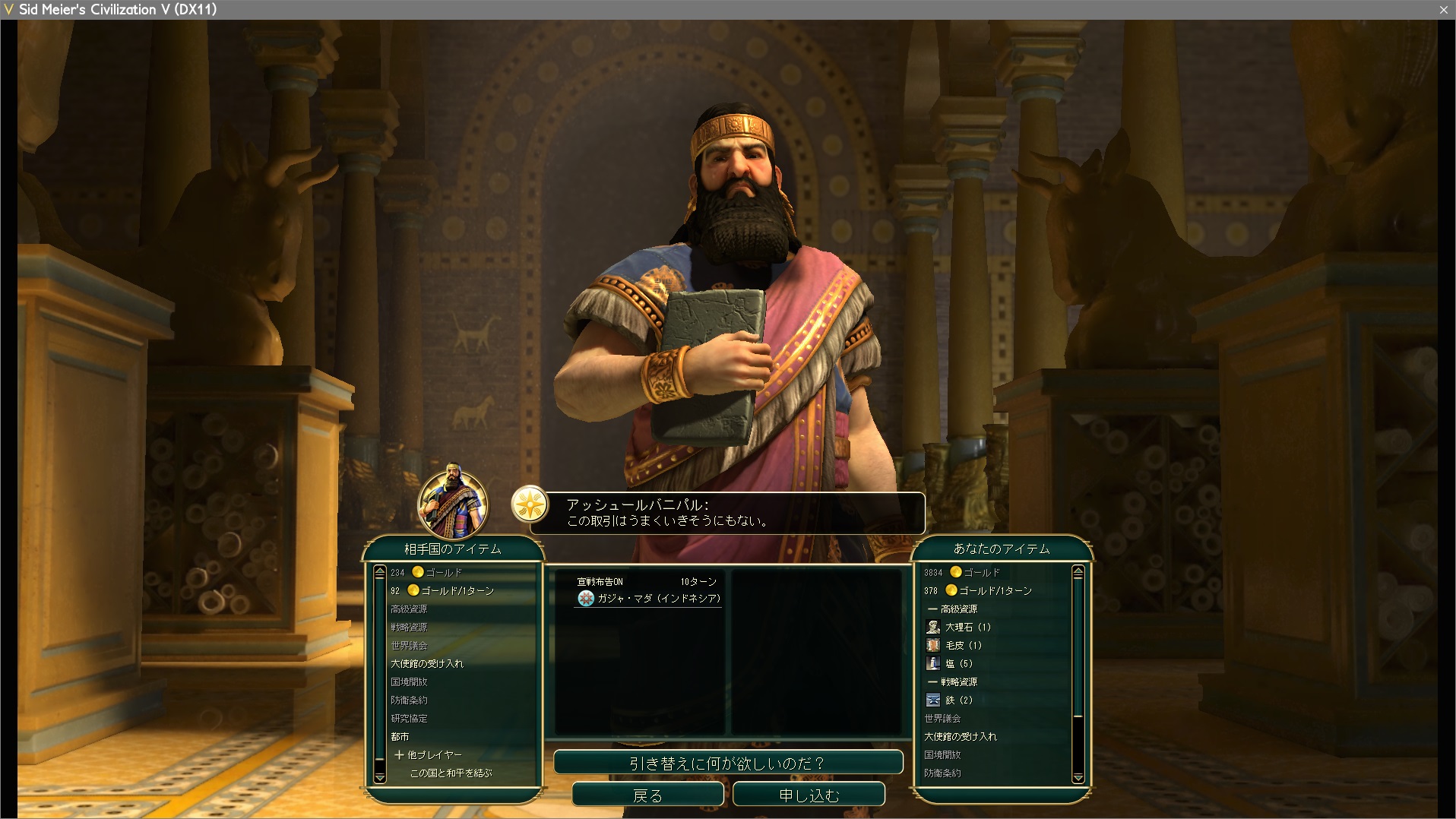
Task: Go back with the 戻る button
Action: 647,795
